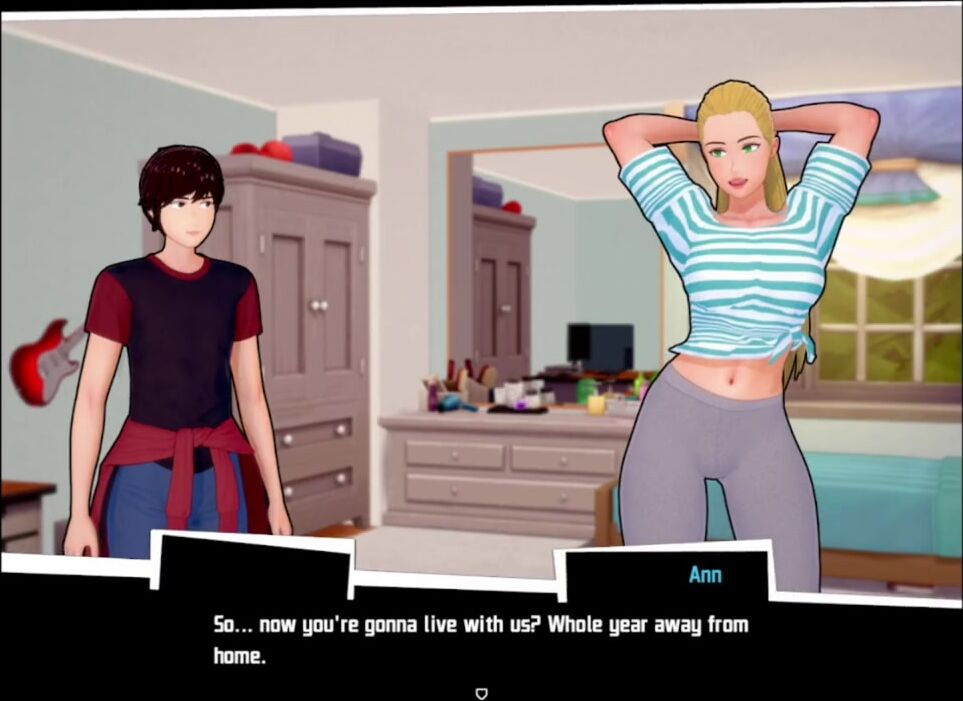Click the continue arrow below the dialogue

tap(481, 691)
